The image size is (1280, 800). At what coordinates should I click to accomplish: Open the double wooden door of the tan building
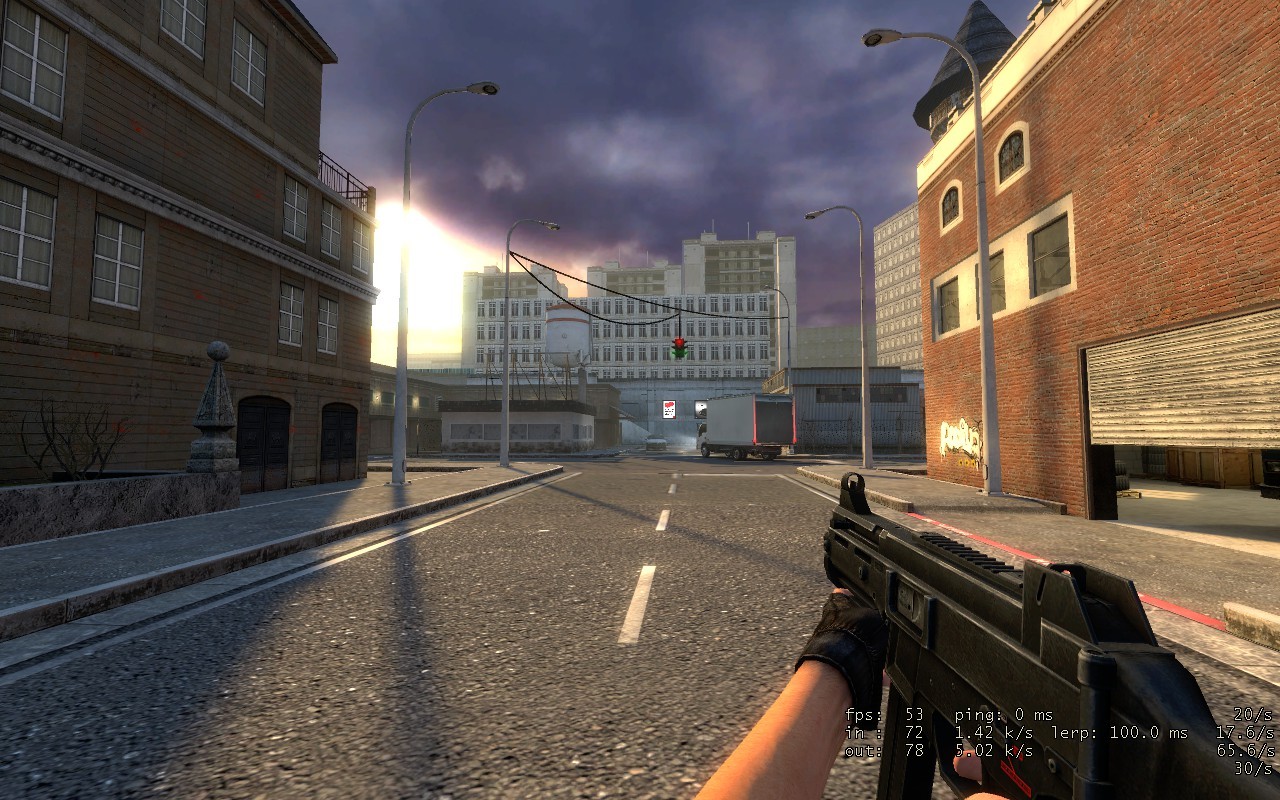(262, 432)
